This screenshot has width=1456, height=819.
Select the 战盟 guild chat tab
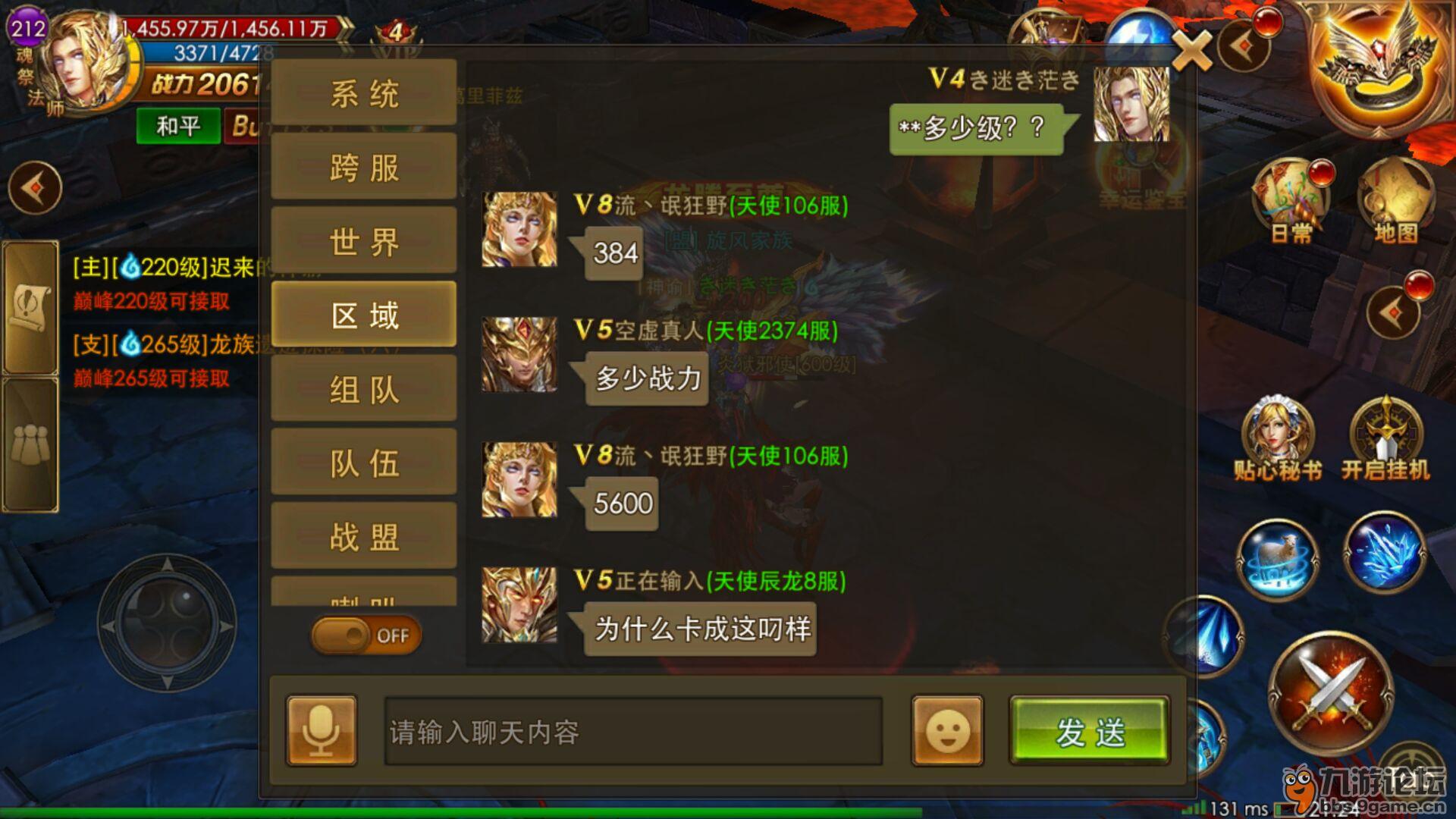pos(363,535)
